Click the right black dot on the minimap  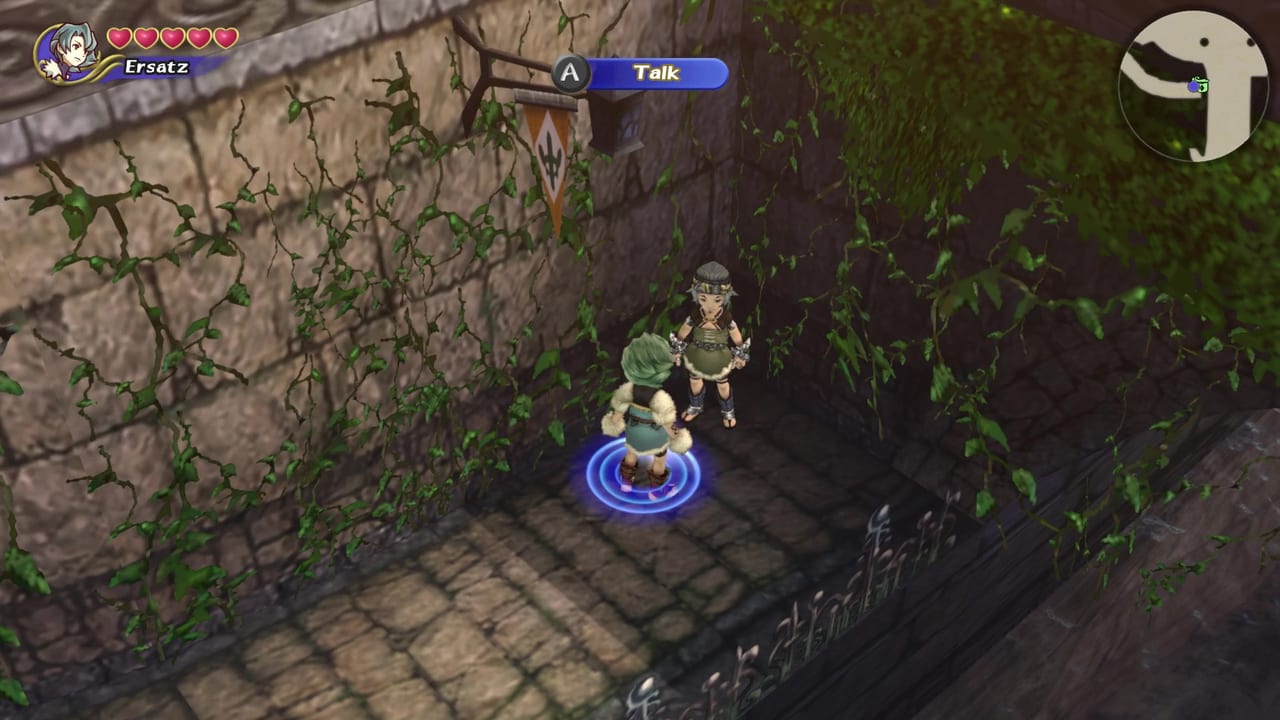pos(1250,41)
